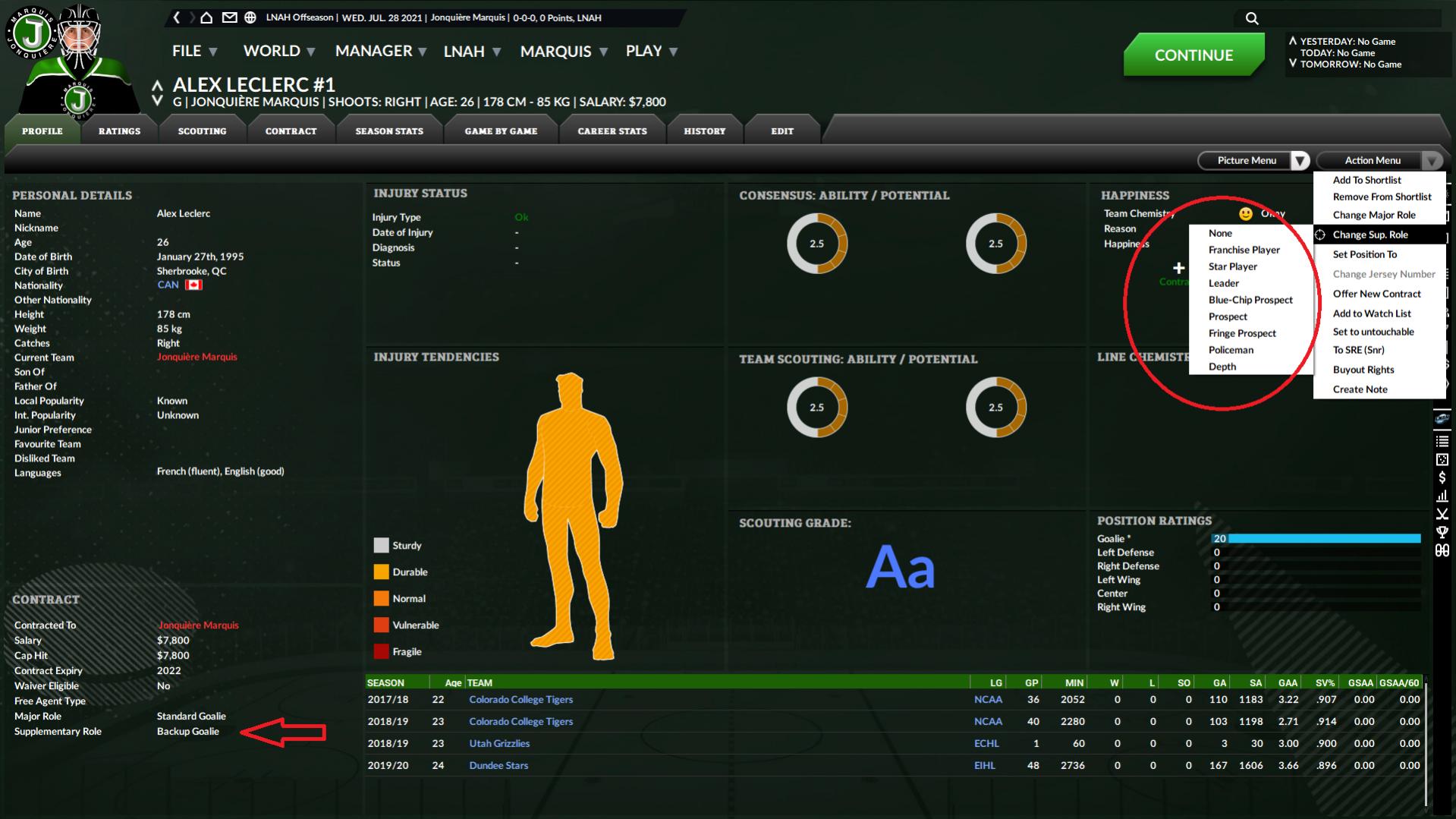Viewport: 1456px width, 819px height.
Task: Switch to the RATINGS tab
Action: 119,131
